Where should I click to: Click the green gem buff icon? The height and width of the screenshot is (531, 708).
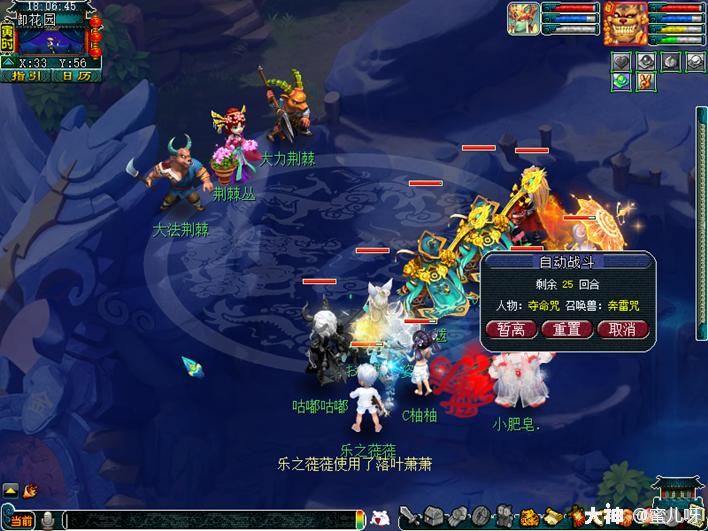[x=621, y=82]
